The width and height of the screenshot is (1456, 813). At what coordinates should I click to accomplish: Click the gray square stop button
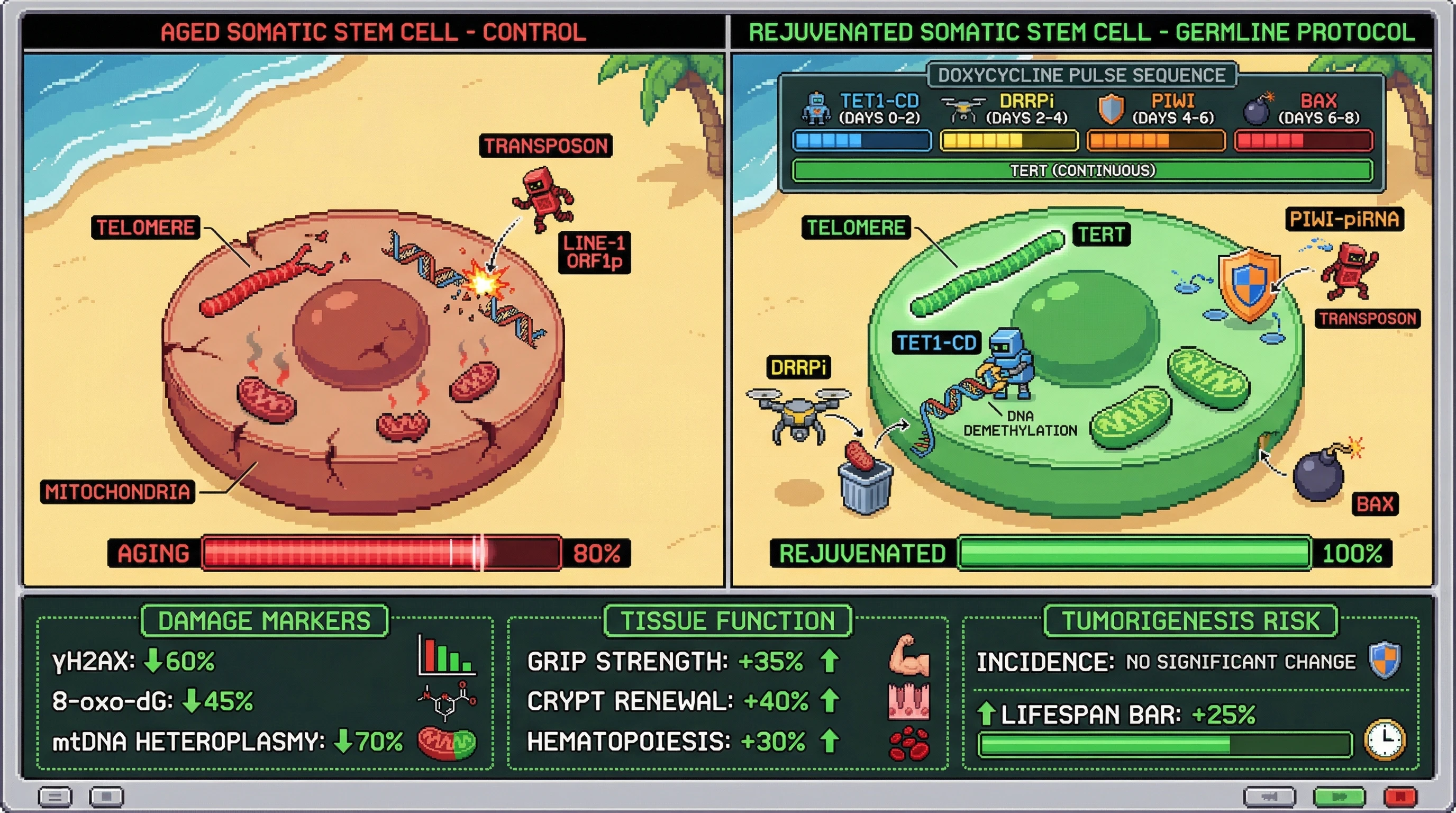pos(106,797)
